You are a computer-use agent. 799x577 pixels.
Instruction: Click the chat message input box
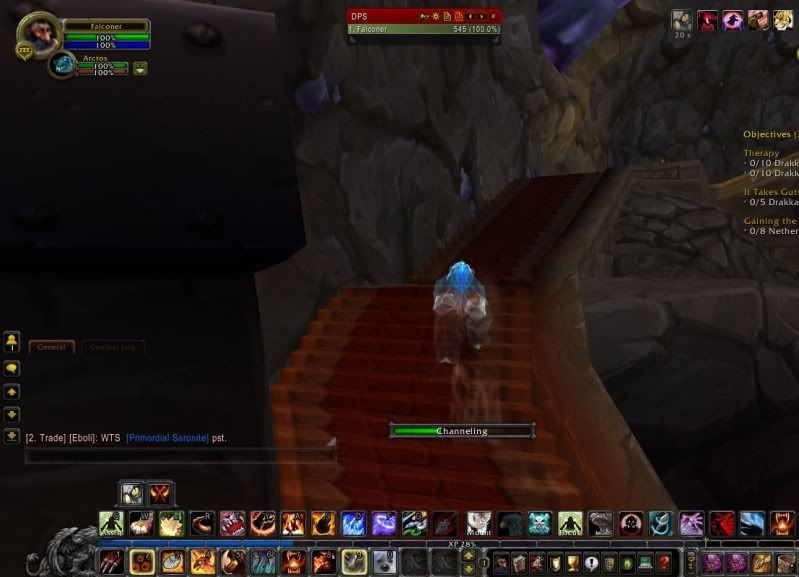180,455
